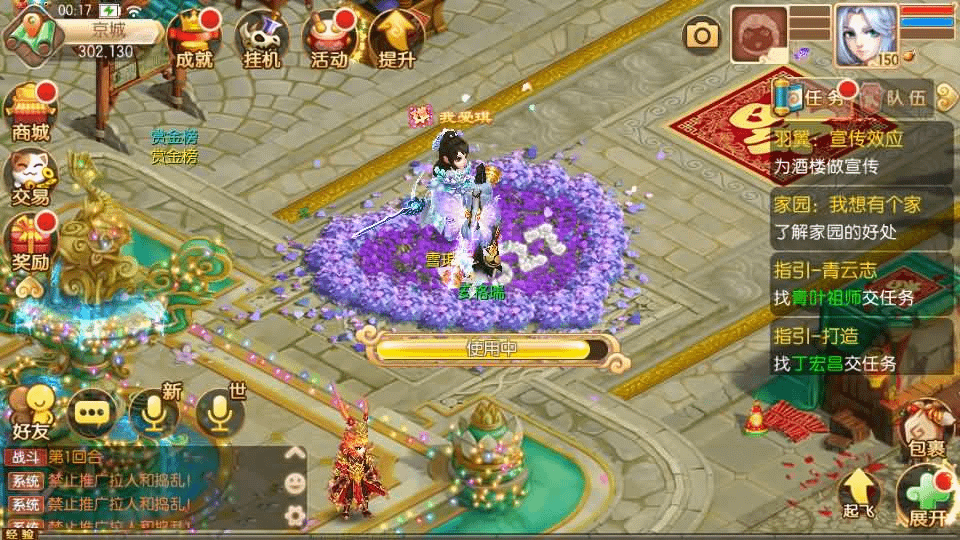Take a screenshot with the camera button

coord(702,37)
